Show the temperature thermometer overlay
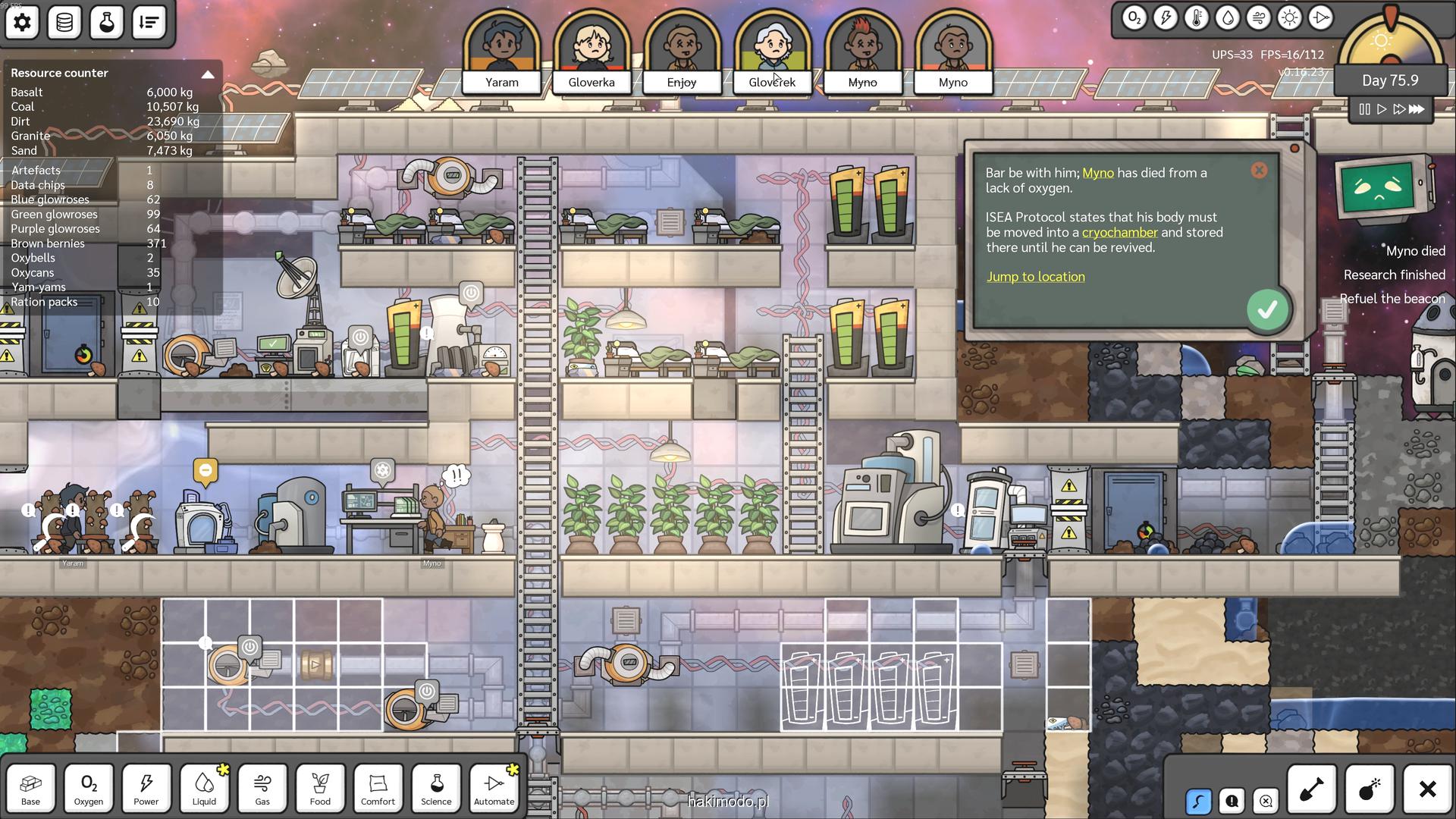Screen dimensions: 1456x819 tap(1196, 18)
